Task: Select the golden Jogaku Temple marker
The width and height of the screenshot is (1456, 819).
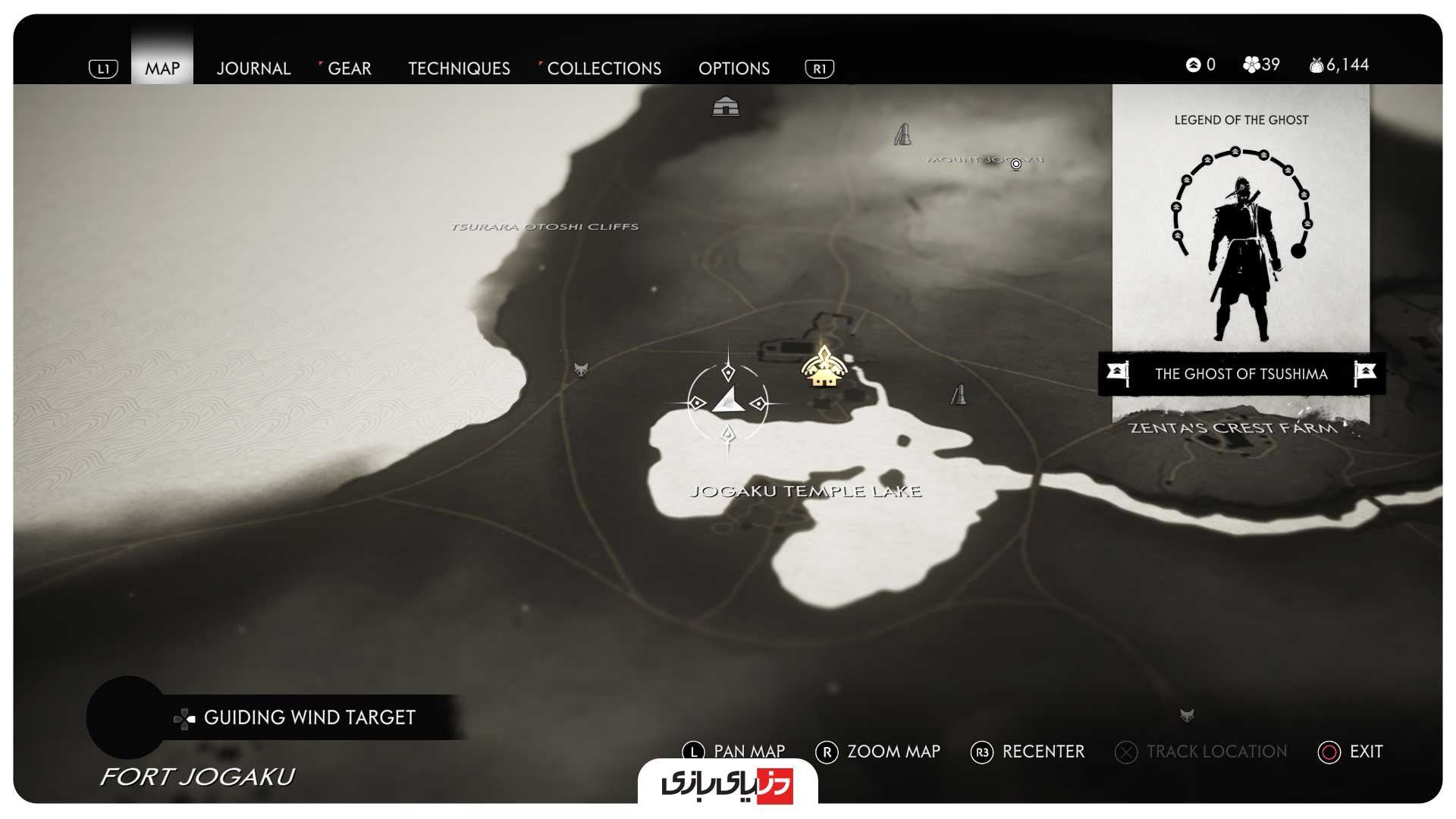Action: (824, 368)
